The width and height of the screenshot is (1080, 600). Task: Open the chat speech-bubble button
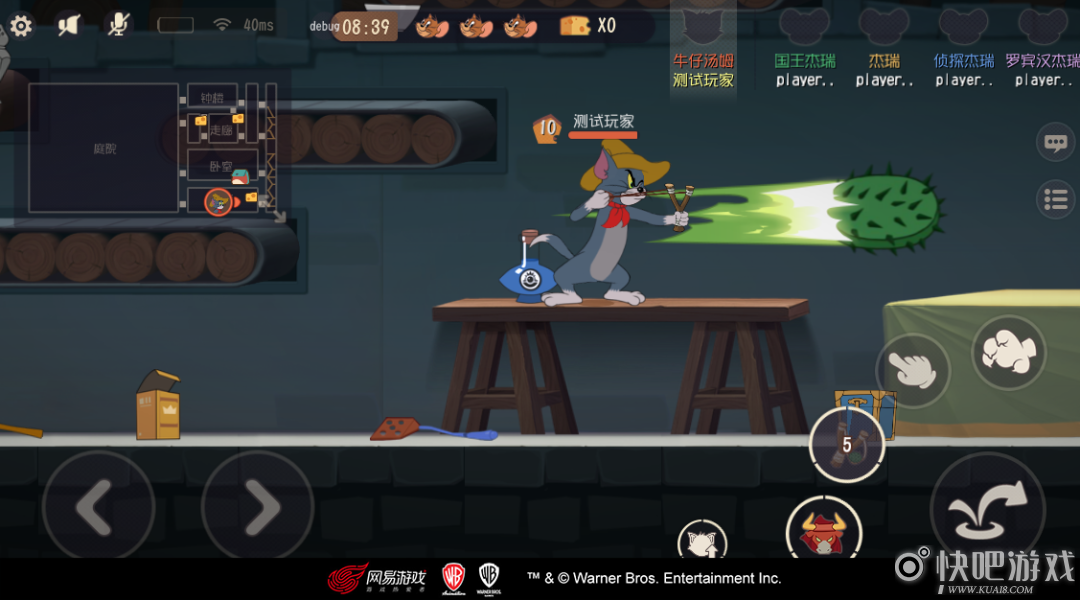[1055, 142]
